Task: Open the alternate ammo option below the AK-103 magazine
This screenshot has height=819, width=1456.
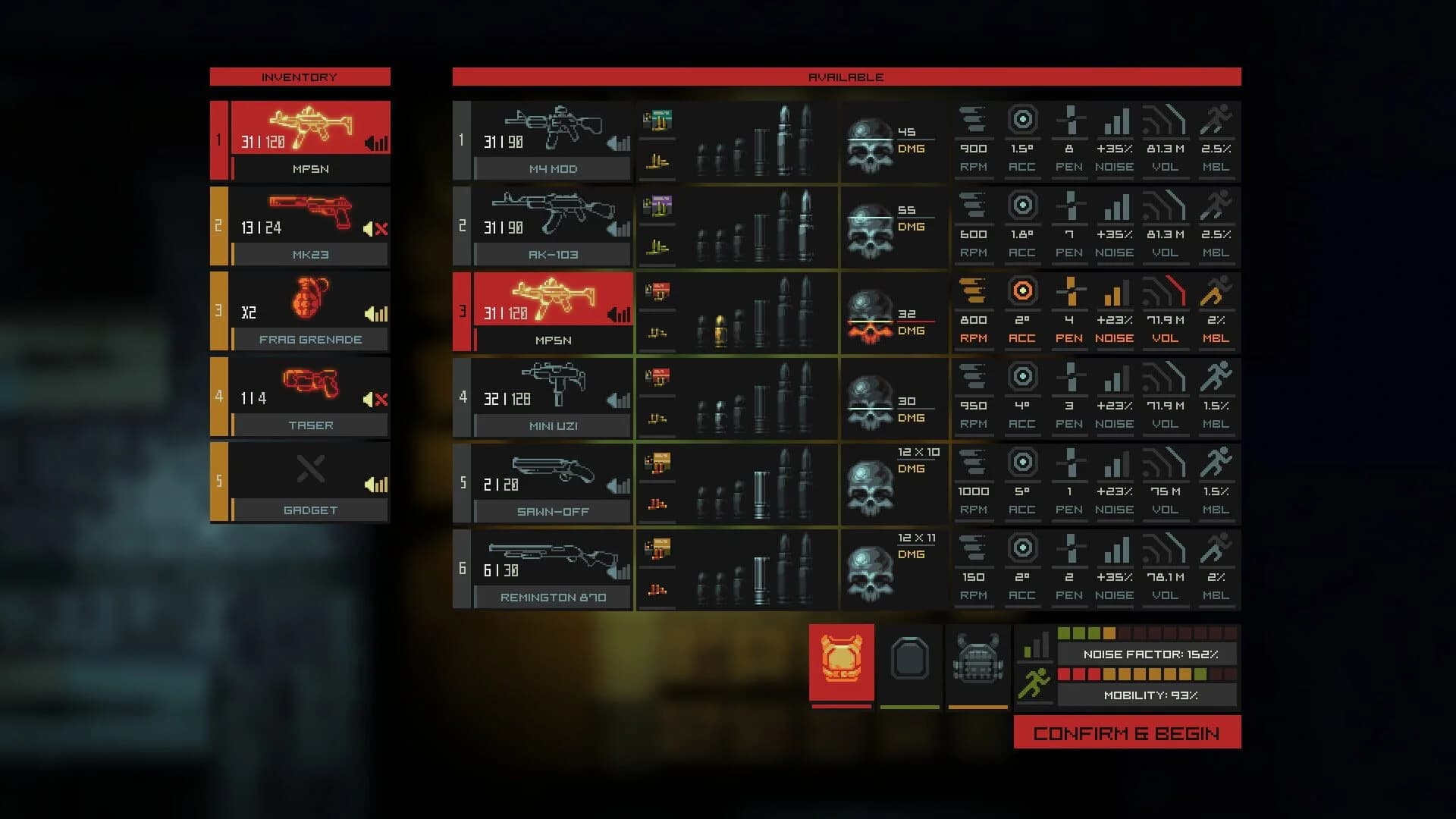Action: [657, 245]
